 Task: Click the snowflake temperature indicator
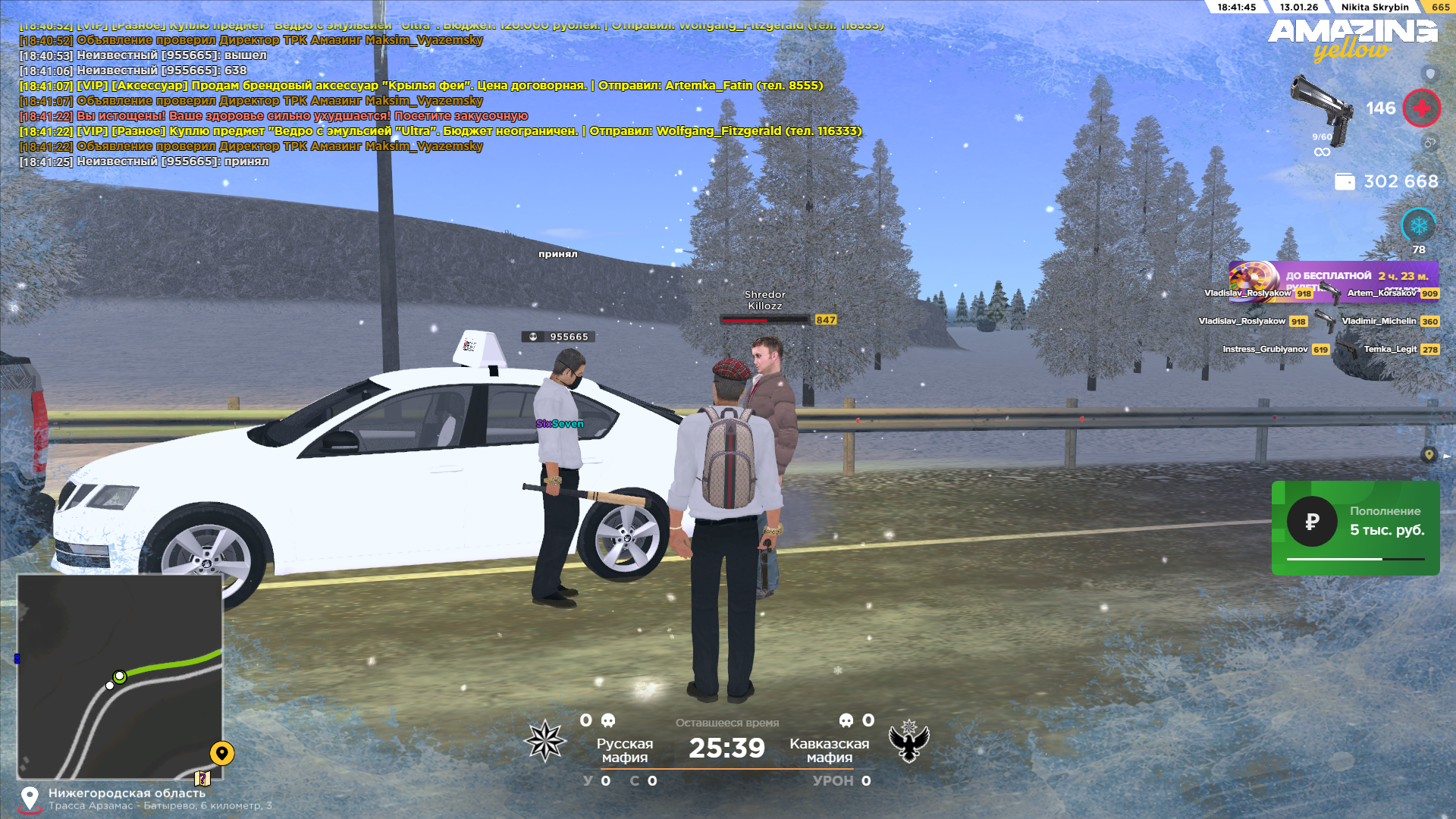[x=1418, y=225]
